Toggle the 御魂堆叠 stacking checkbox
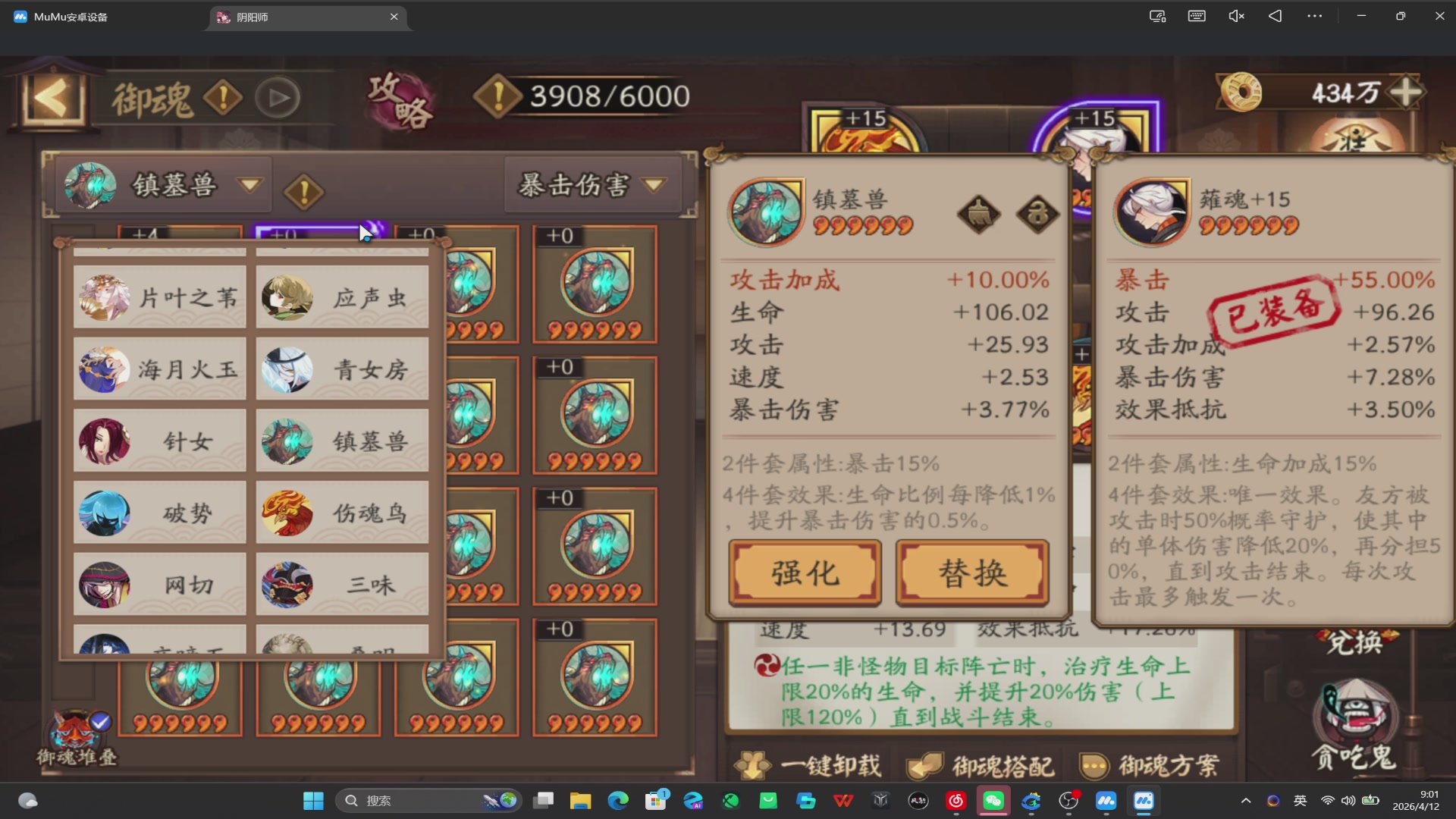 99,723
